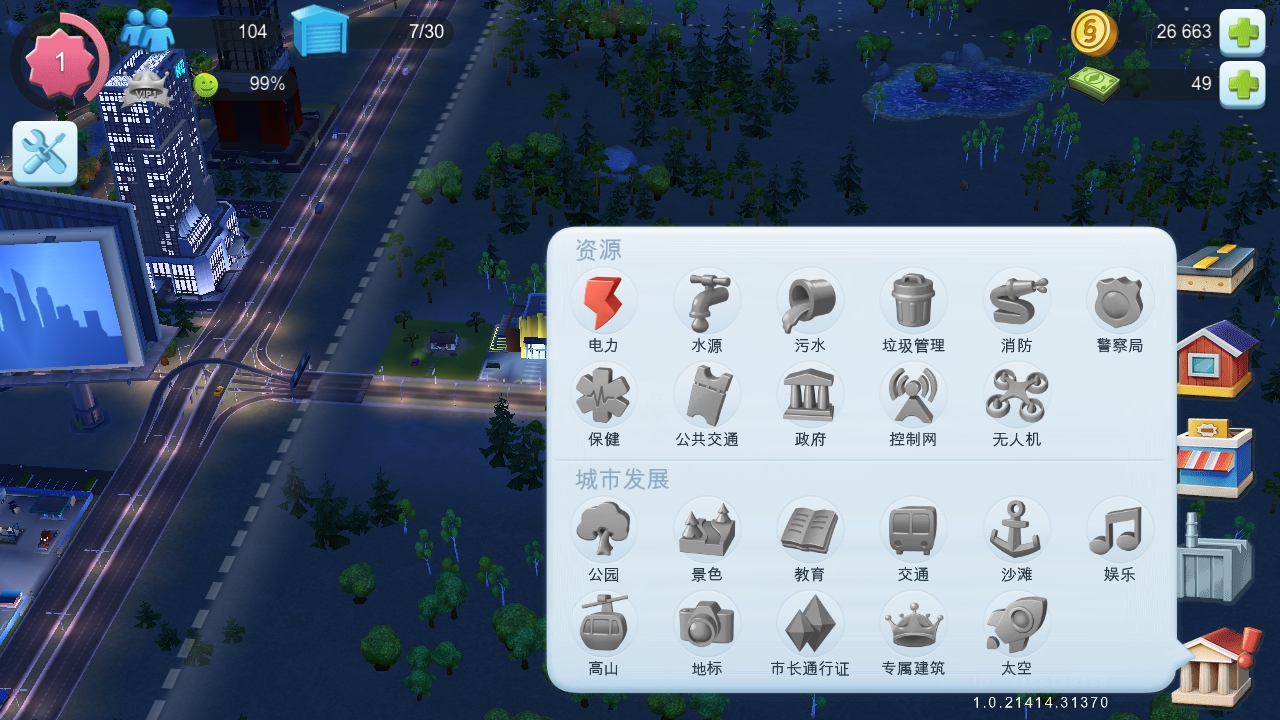Open the 保健 health services icon
Viewport: 1280px width, 720px height.
[604, 398]
